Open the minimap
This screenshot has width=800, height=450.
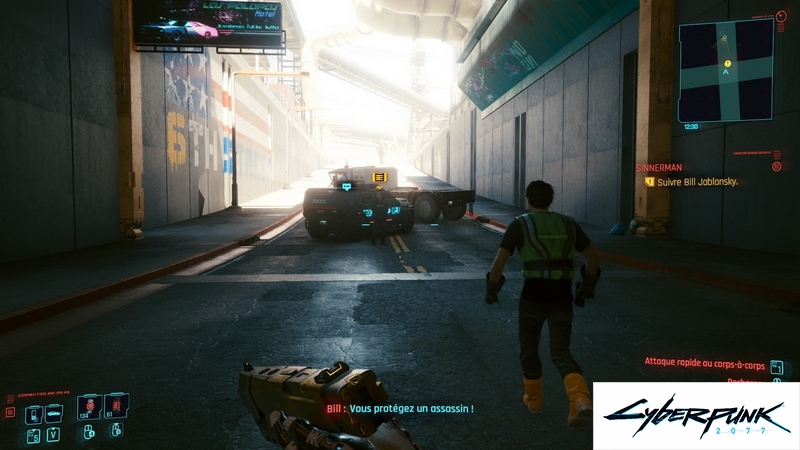(726, 70)
